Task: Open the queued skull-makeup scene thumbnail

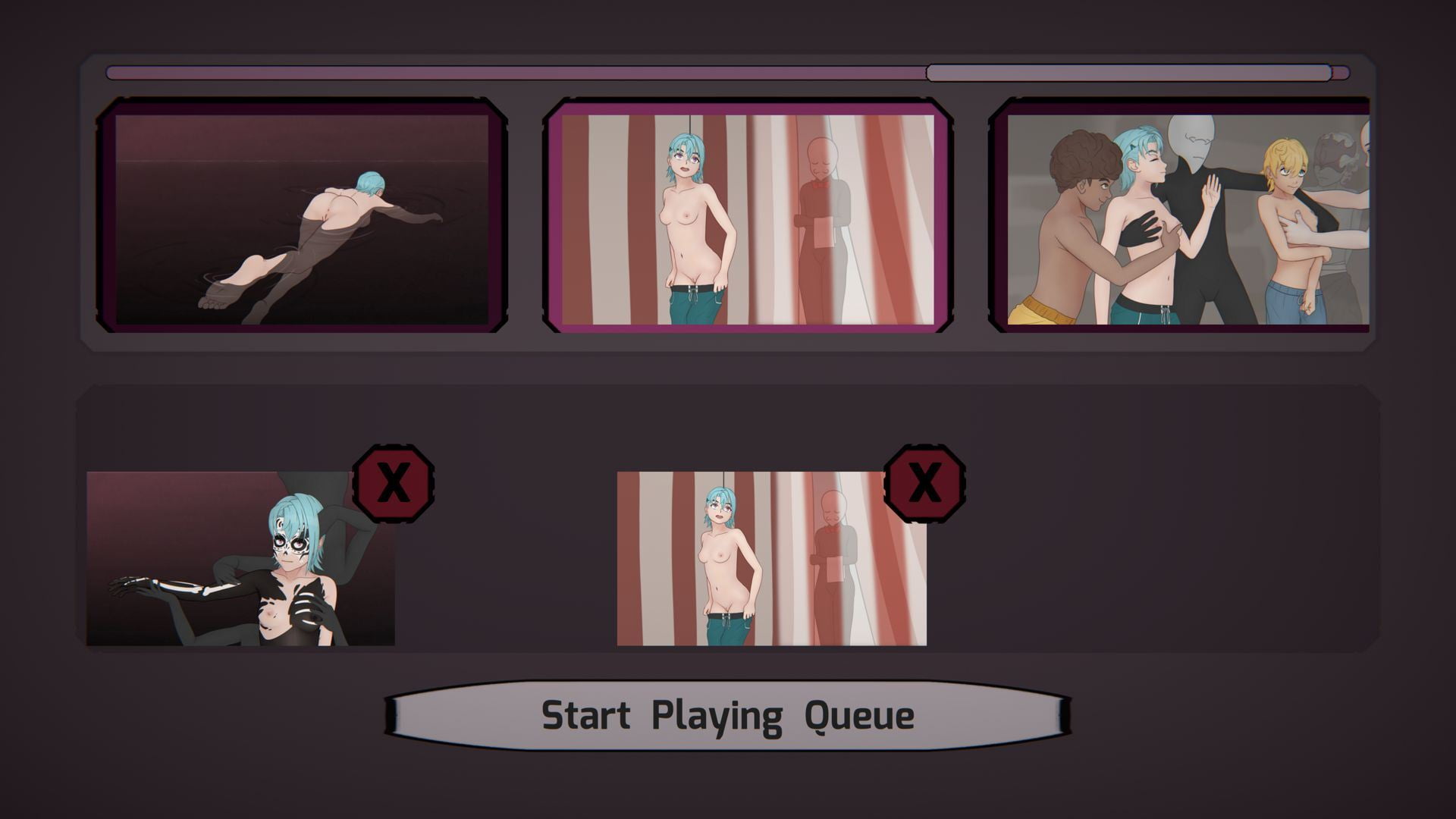Action: [x=240, y=559]
